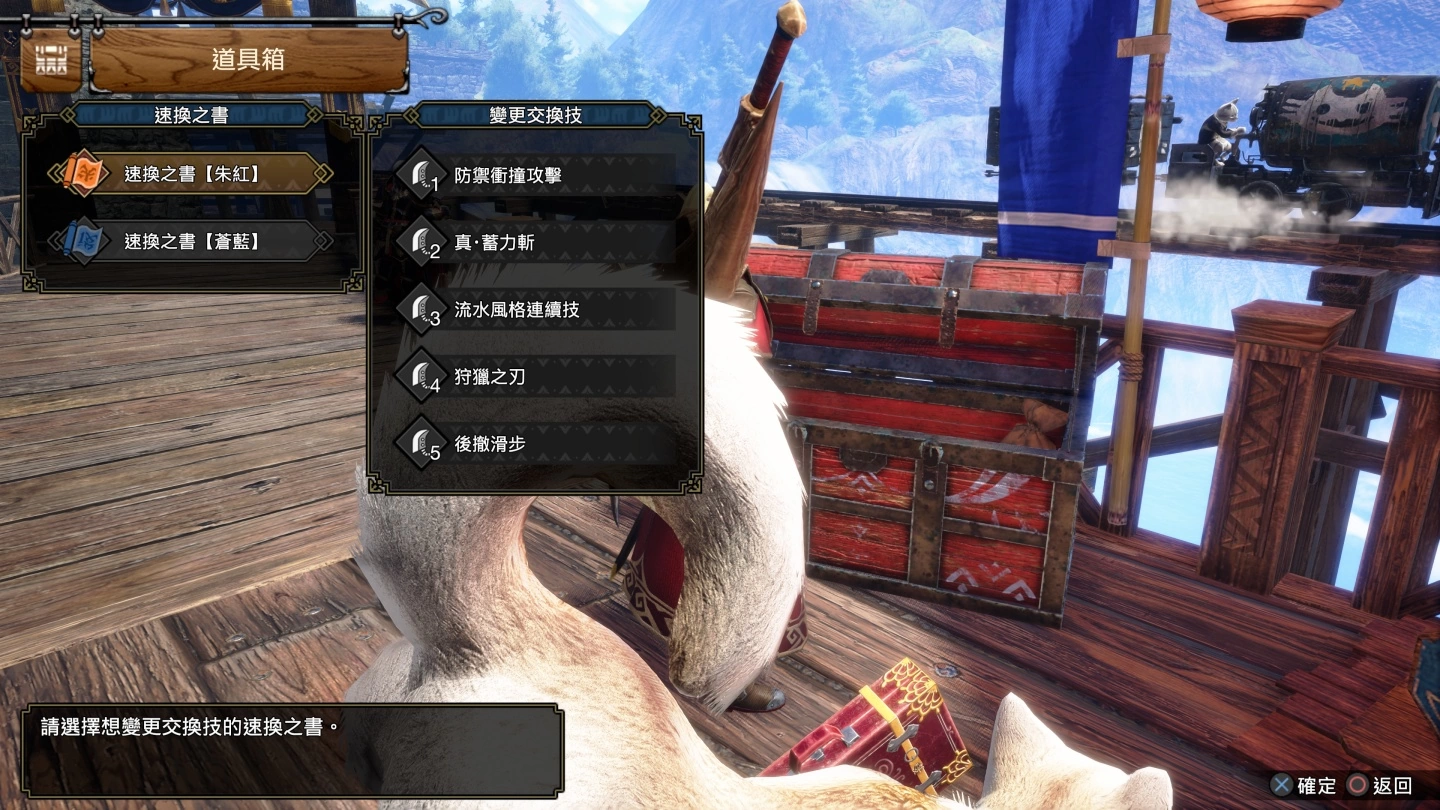Choose 速換之書【蒼藍】 scroll entry
This screenshot has width=1440, height=810.
[x=193, y=241]
